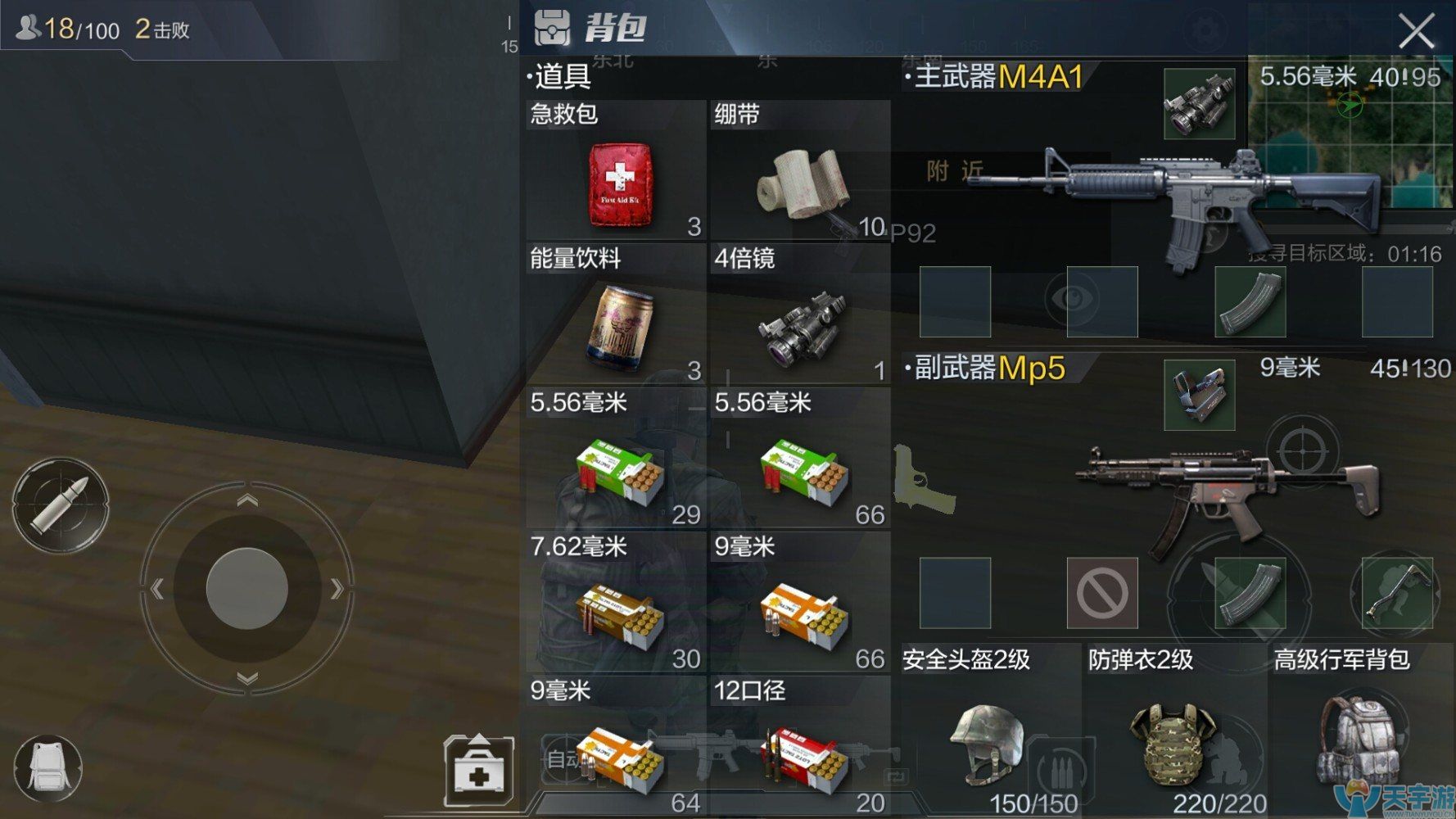Screen dimensions: 1456x819
Task: Click the prohibited attachment slot under Mp5
Action: [x=1104, y=594]
